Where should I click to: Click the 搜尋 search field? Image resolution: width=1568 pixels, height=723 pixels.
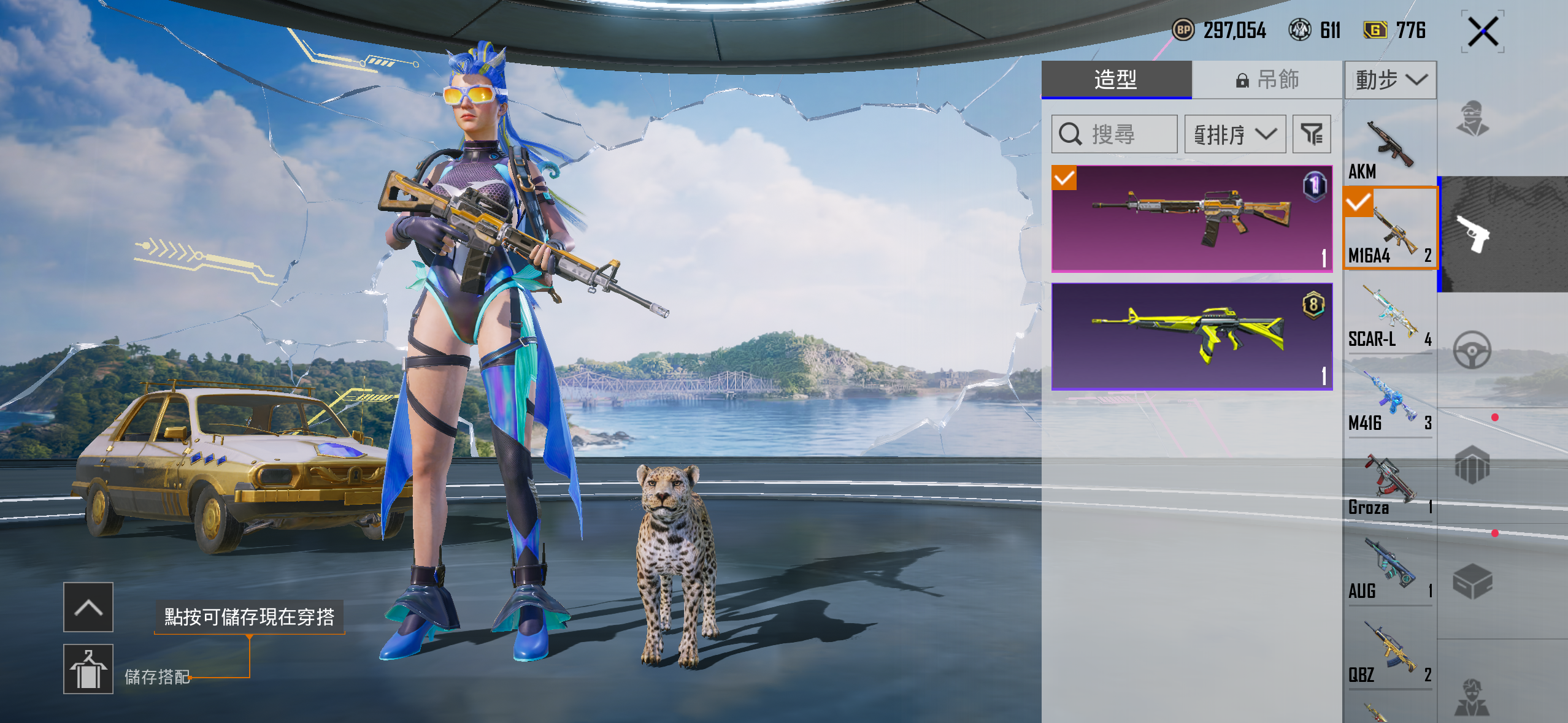(1114, 134)
